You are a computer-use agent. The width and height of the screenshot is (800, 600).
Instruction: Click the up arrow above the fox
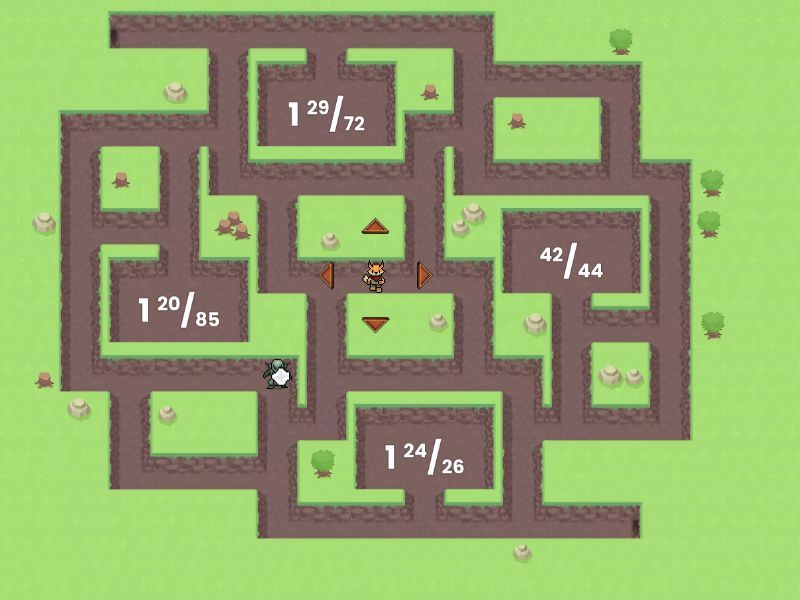[375, 226]
